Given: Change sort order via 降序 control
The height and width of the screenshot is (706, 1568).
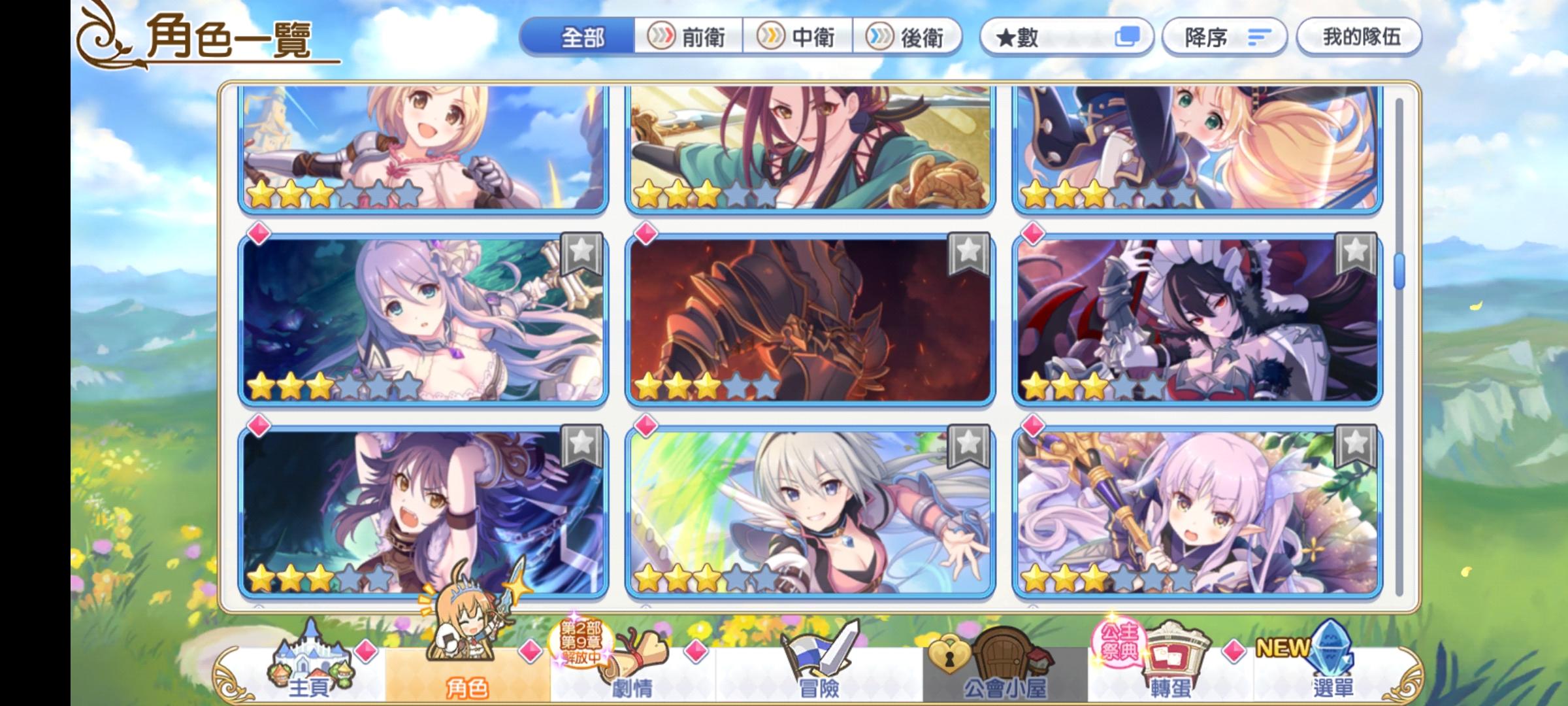Looking at the screenshot, I should click(1223, 37).
